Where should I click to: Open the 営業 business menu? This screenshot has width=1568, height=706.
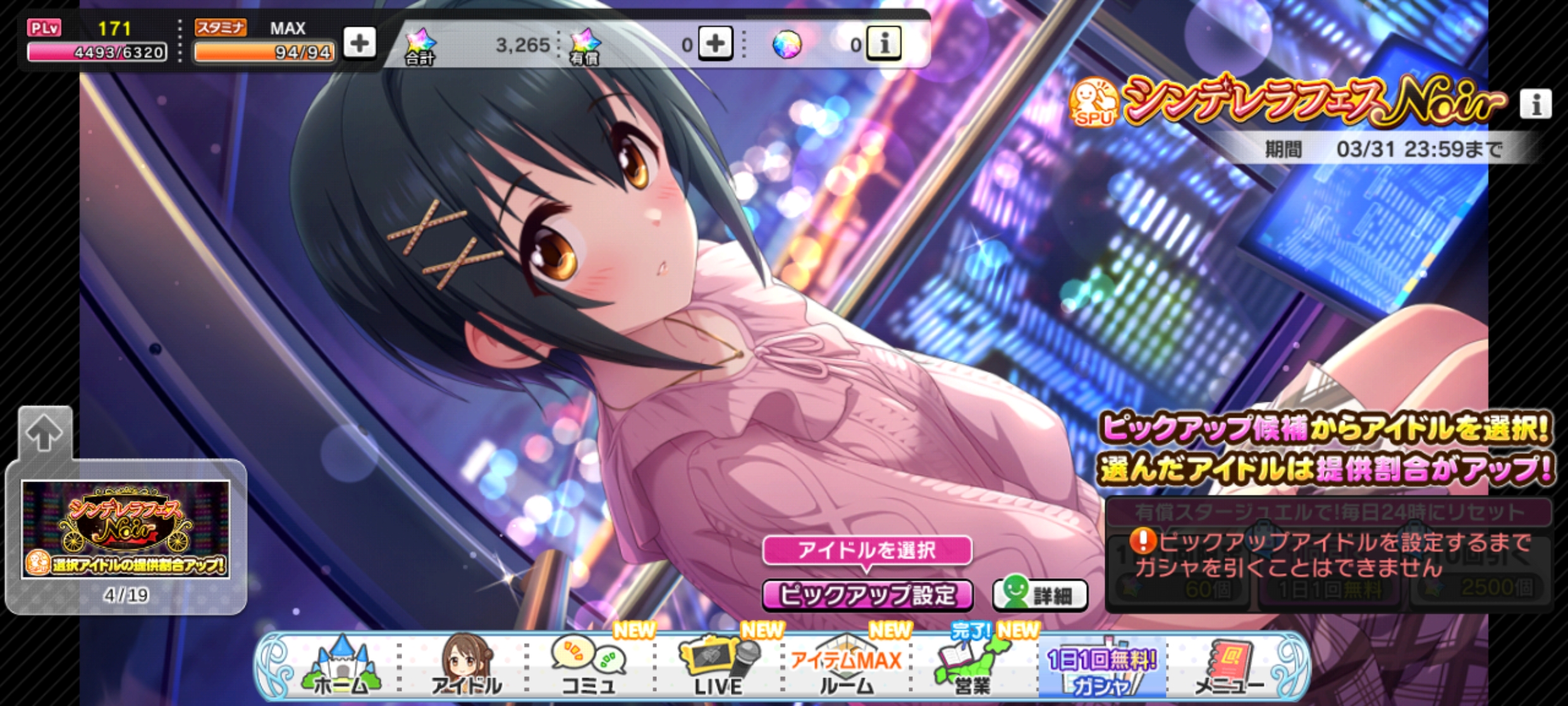pyautogui.click(x=972, y=667)
